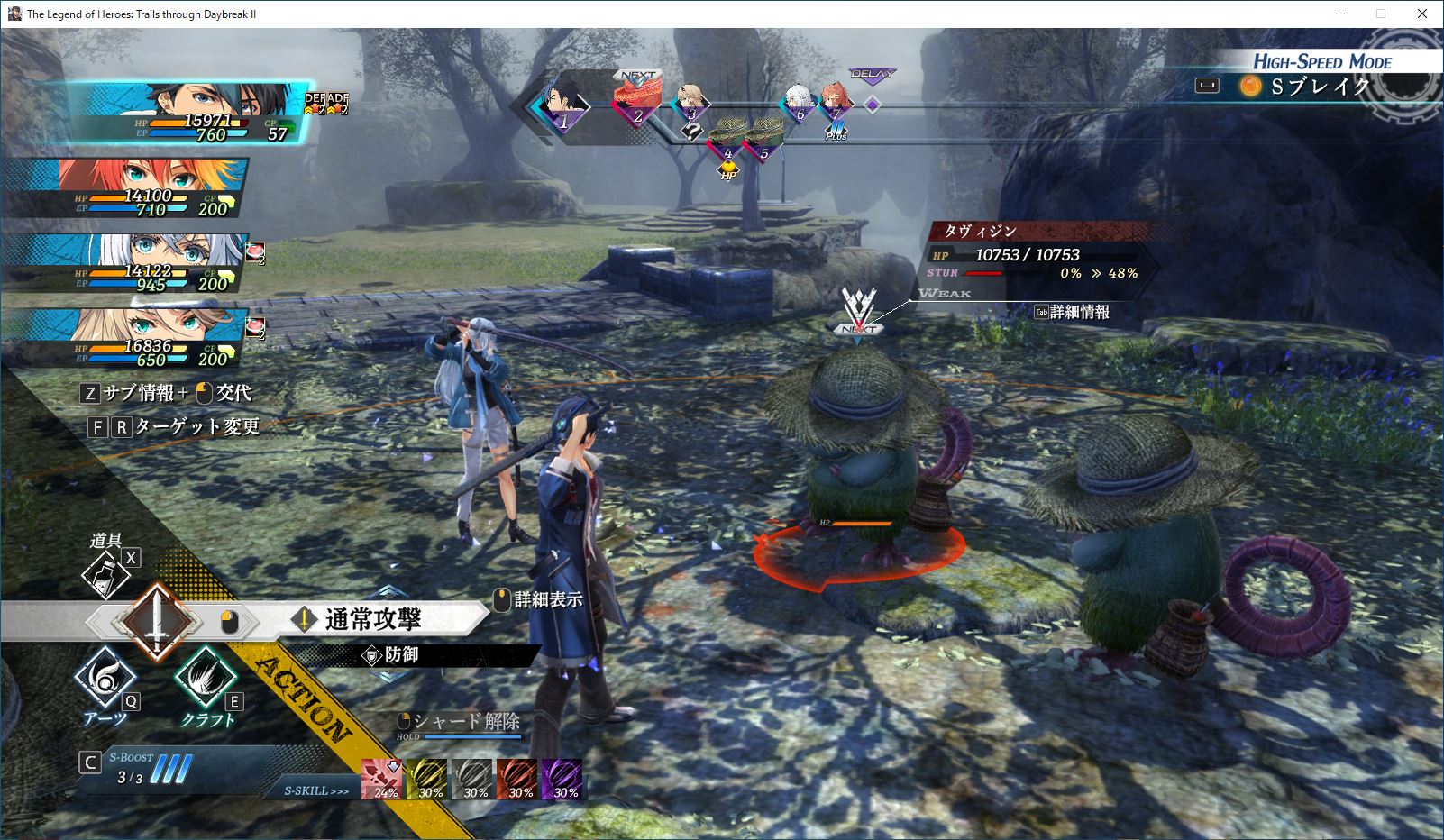Select the gray 30% S-skill icon
The width and height of the screenshot is (1444, 840).
click(473, 780)
